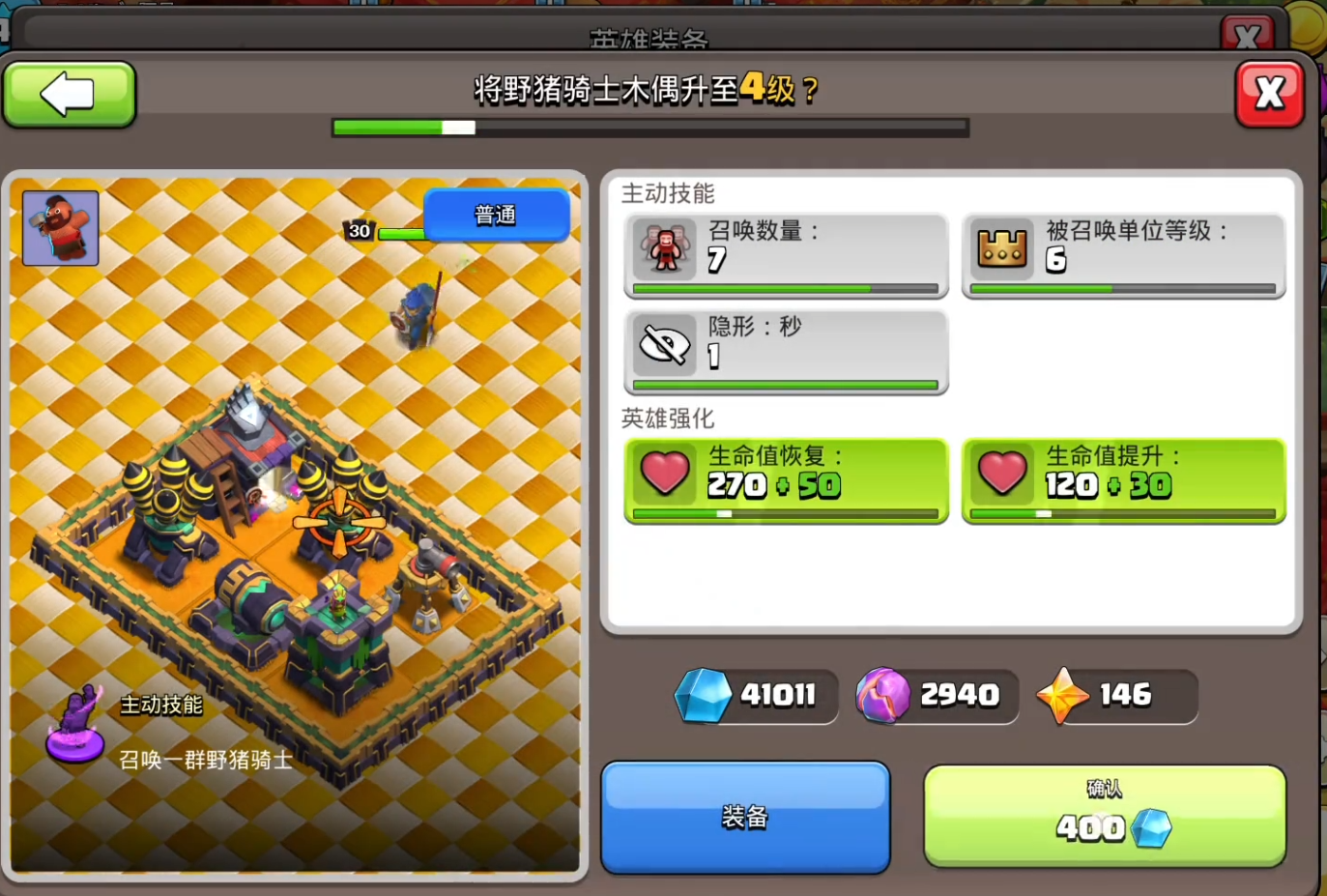Select the Hog Rider summon count icon
The width and height of the screenshot is (1327, 896).
664,248
